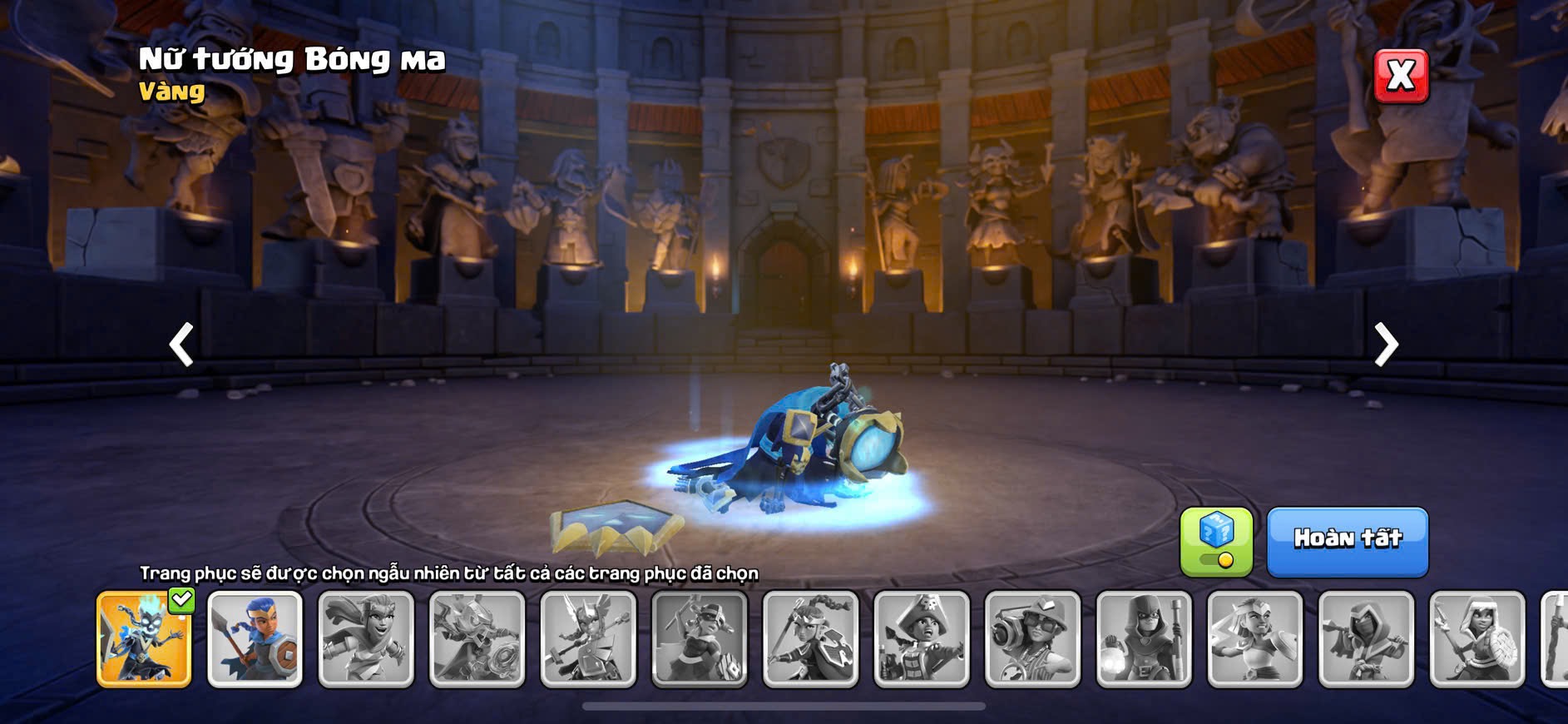This screenshot has width=1568, height=724.
Task: Toggle the random skin dice button
Action: coord(1216,542)
